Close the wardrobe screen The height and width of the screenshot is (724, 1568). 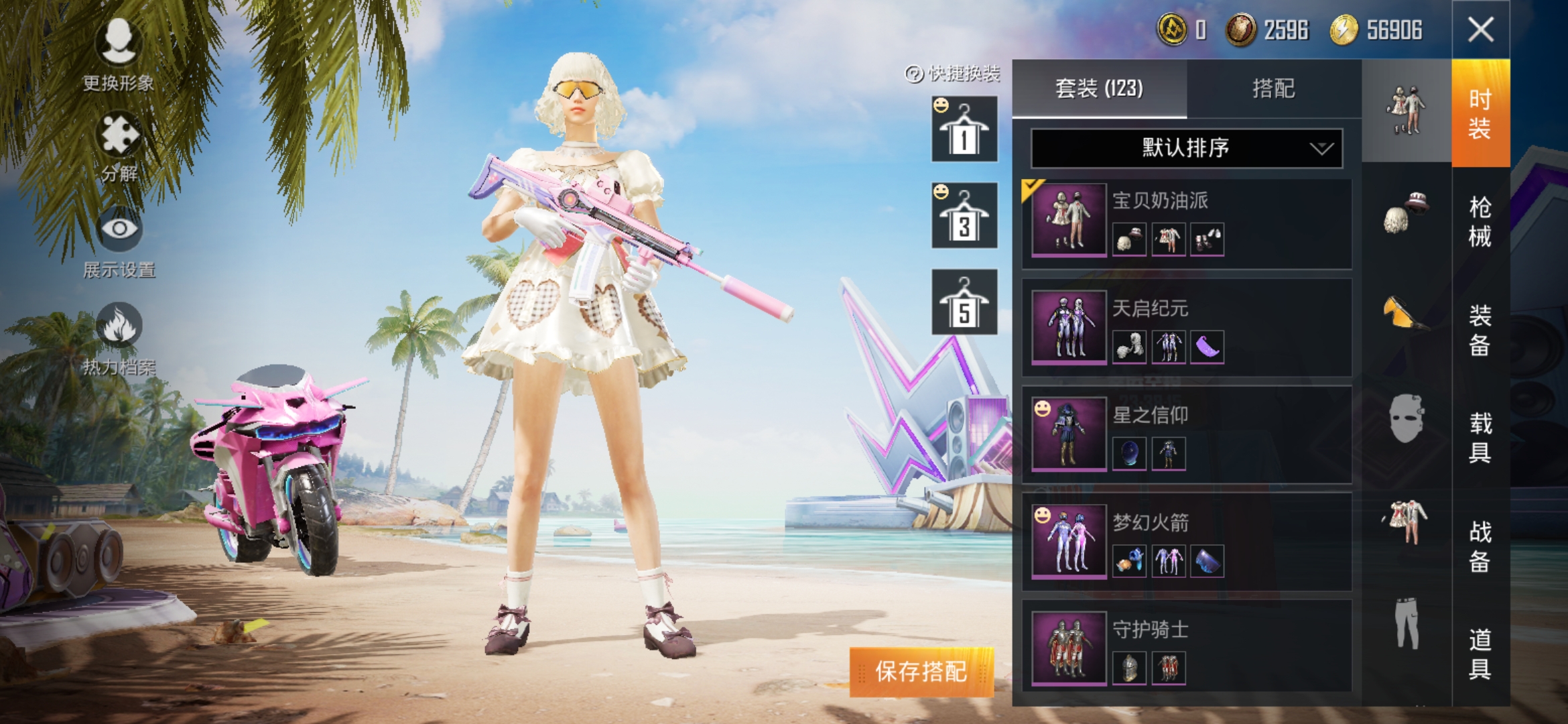point(1480,29)
